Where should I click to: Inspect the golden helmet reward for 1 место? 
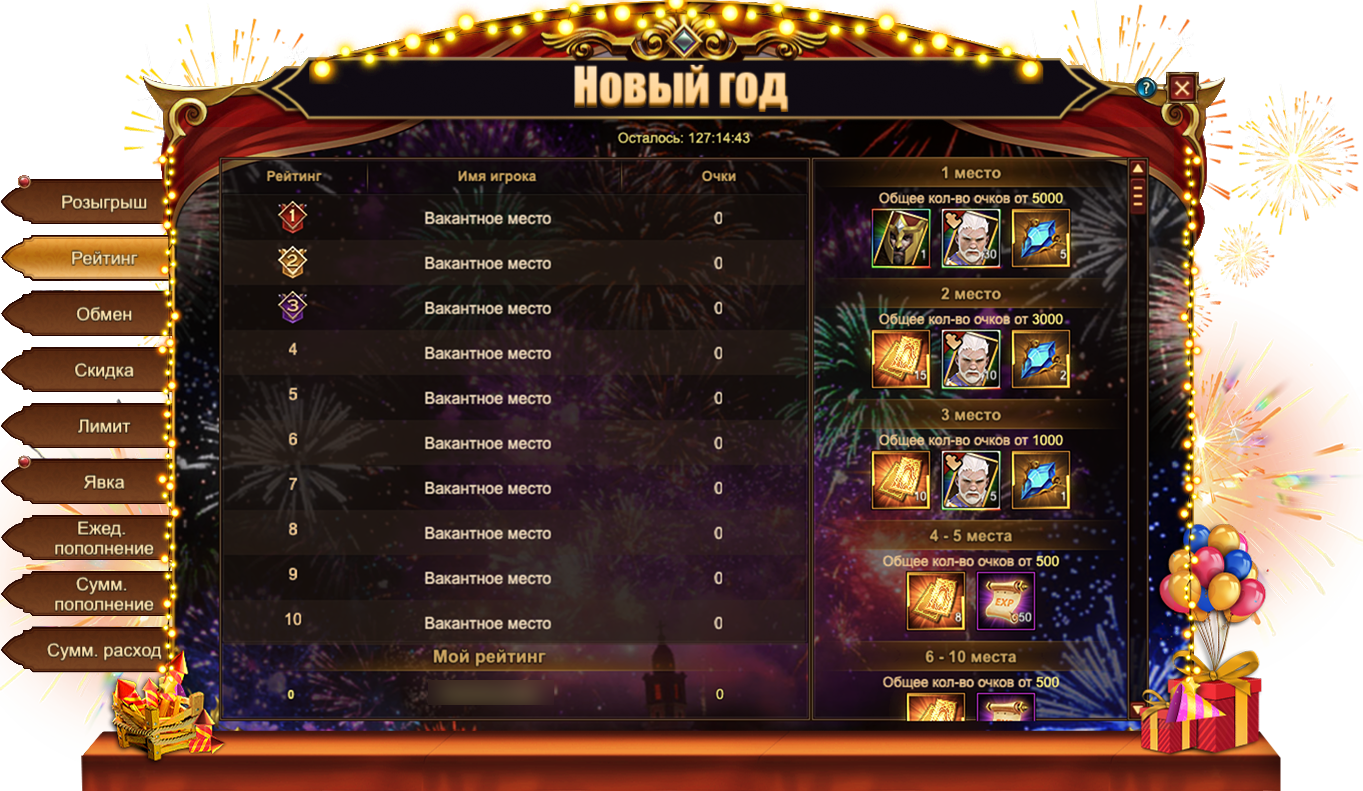(x=901, y=238)
